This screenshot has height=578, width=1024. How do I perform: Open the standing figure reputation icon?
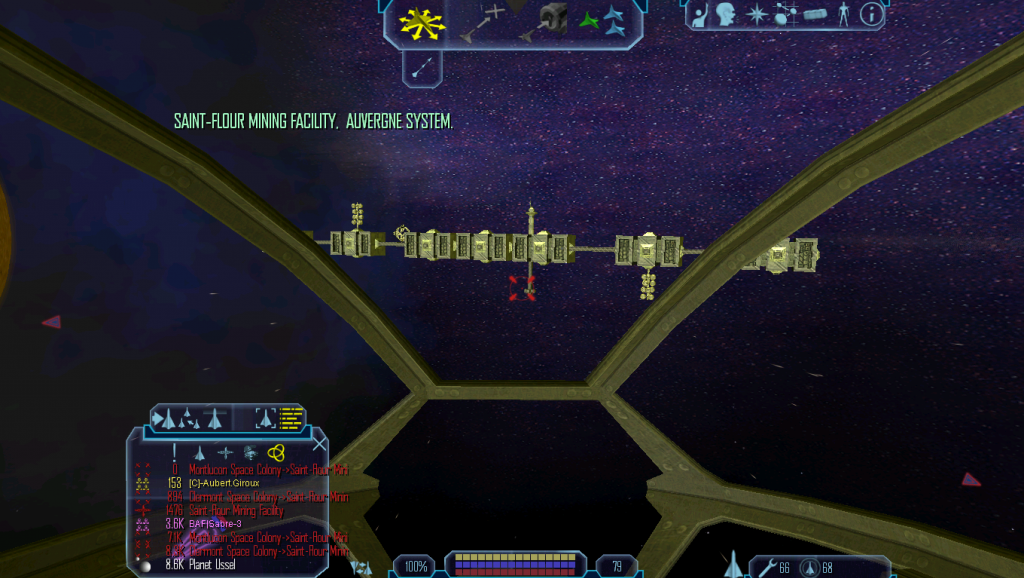pos(844,14)
